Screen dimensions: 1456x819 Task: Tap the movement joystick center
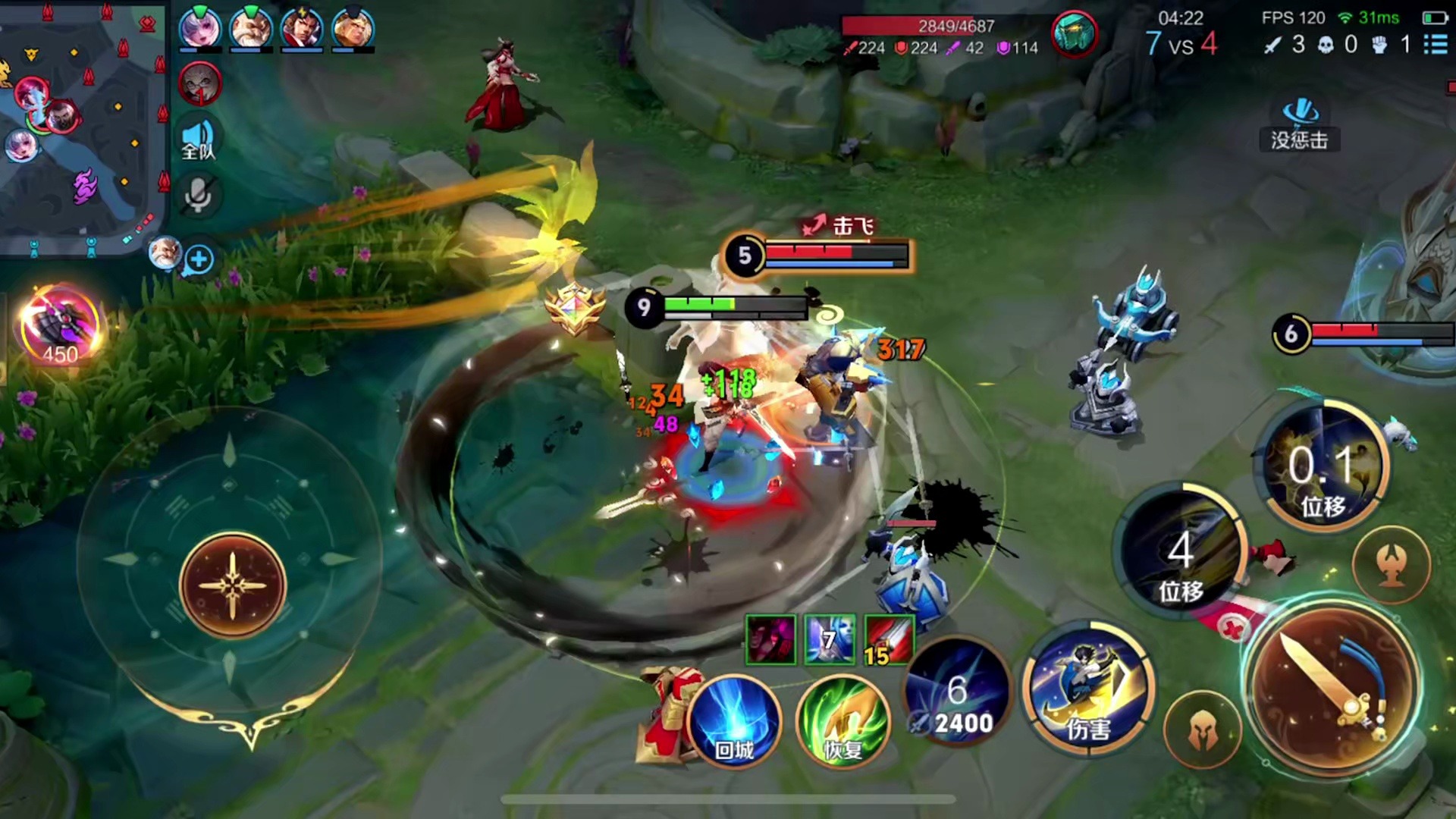233,585
